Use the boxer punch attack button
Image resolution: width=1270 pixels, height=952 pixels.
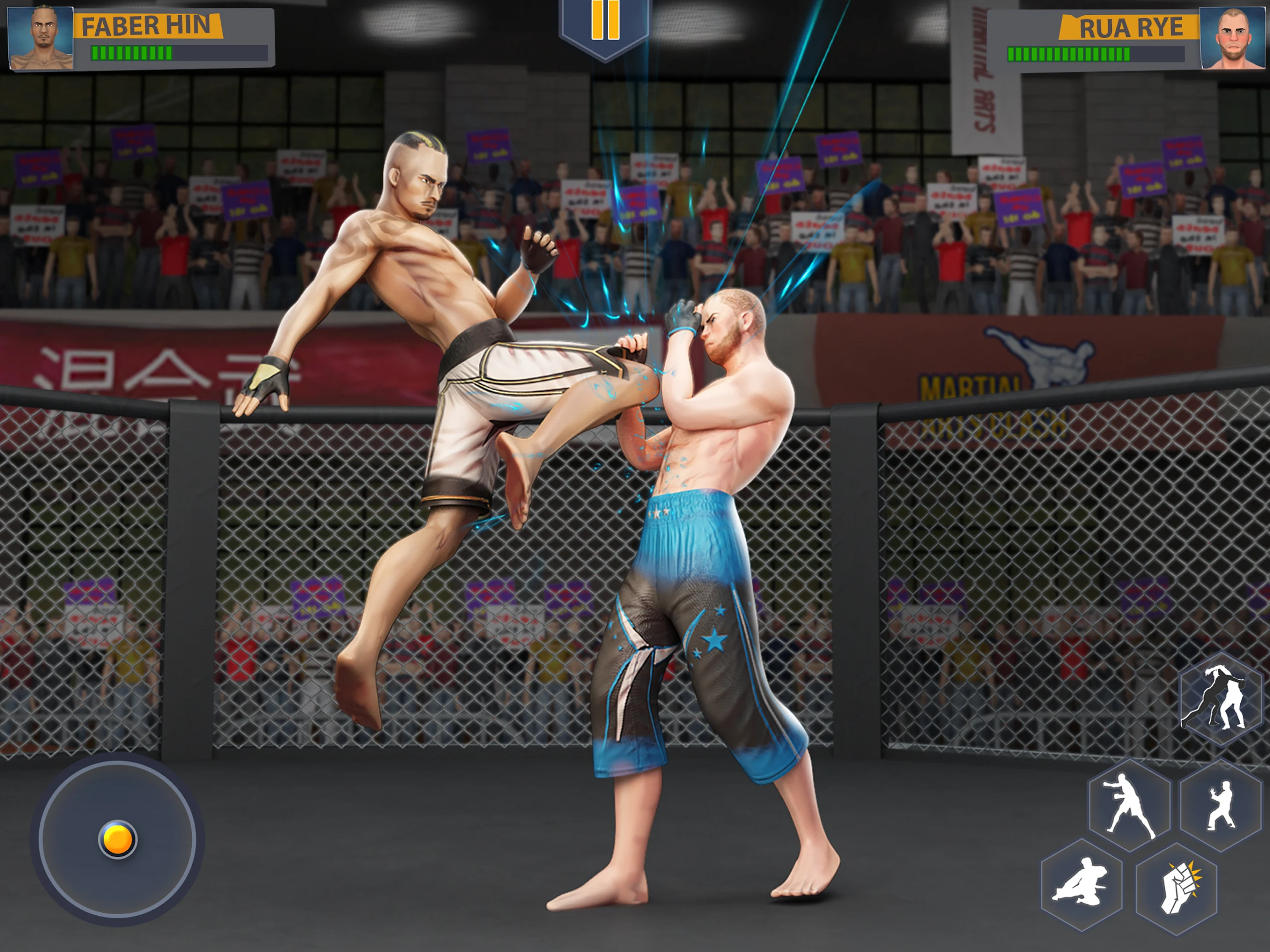coord(1129,806)
